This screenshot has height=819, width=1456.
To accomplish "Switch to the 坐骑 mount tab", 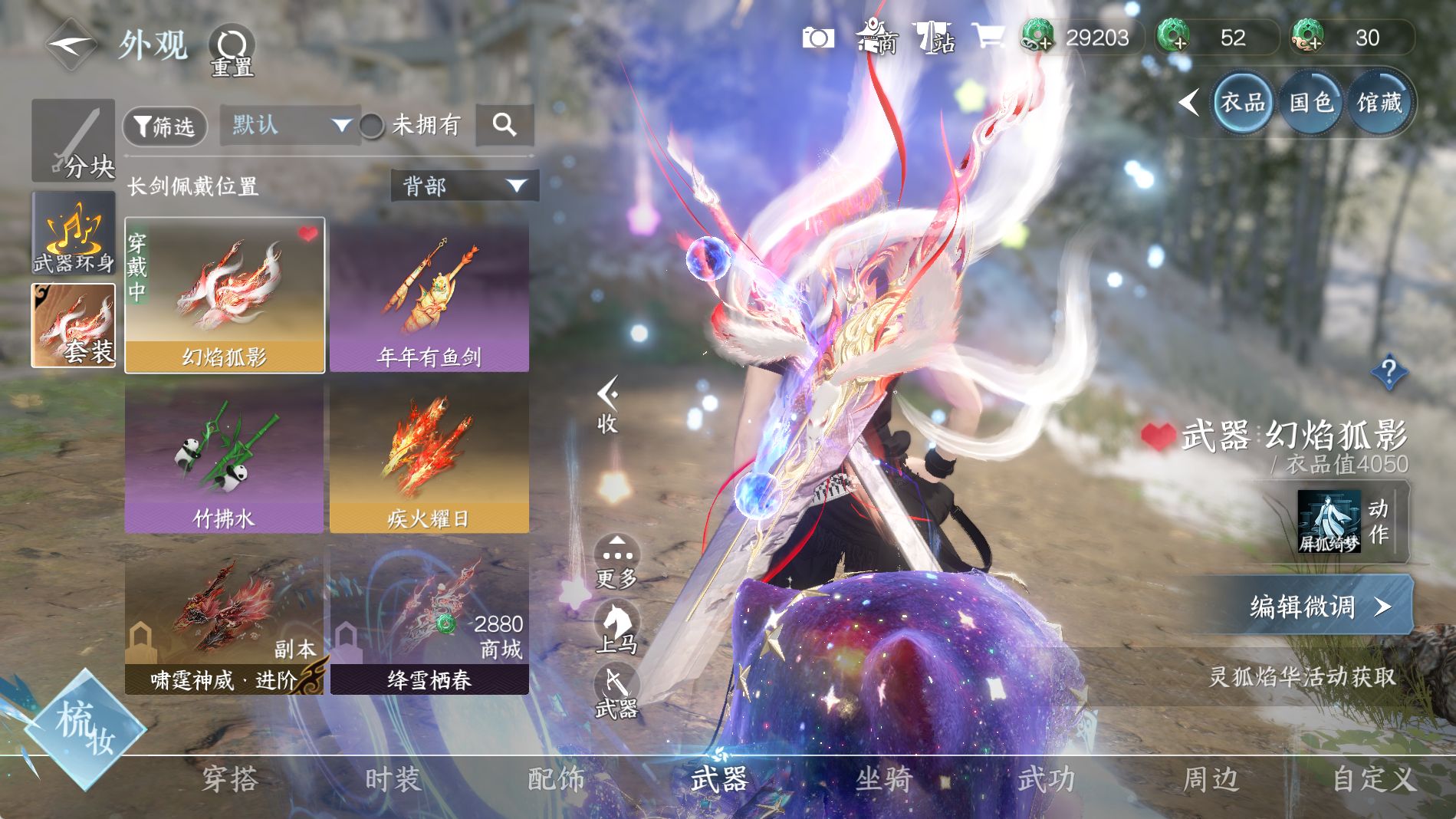I will click(883, 780).
